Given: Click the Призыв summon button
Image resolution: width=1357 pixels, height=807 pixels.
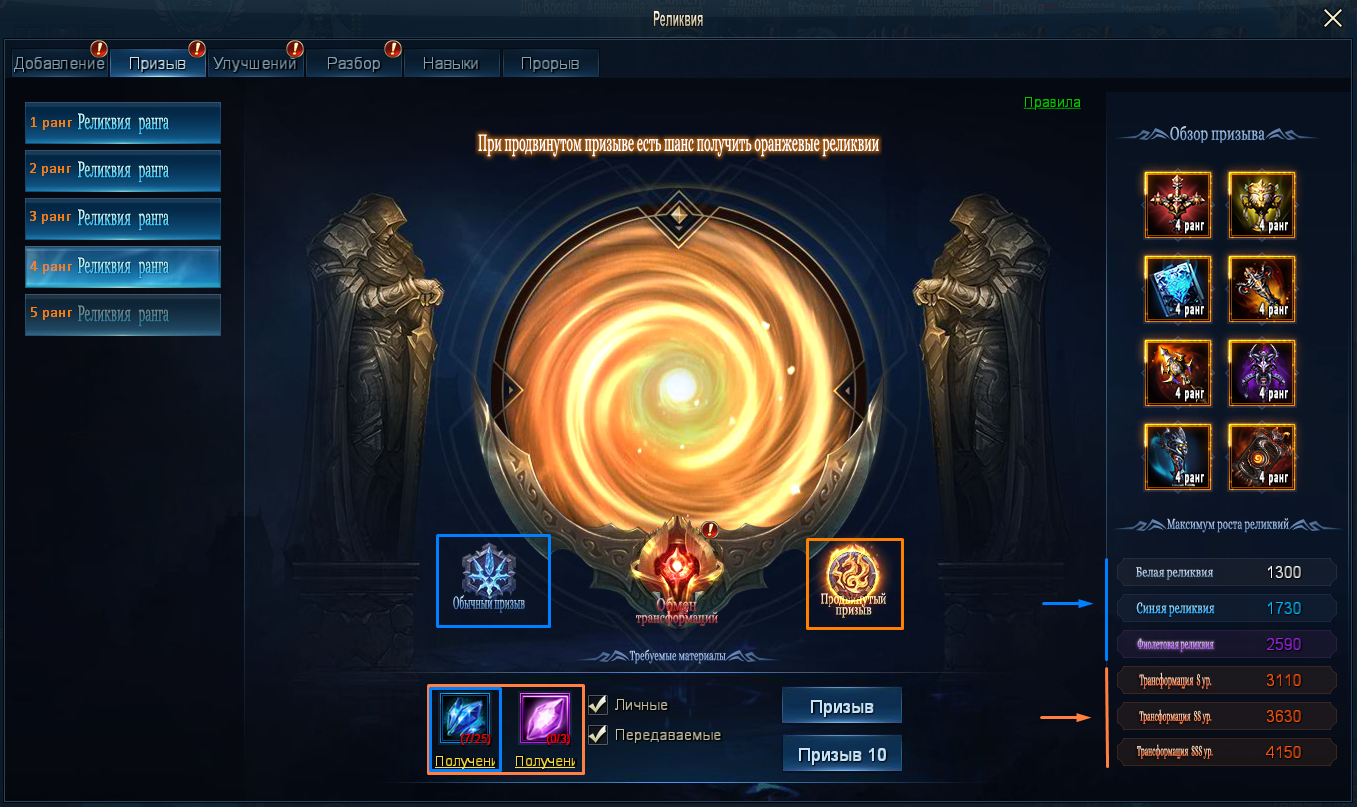Looking at the screenshot, I should [x=841, y=706].
